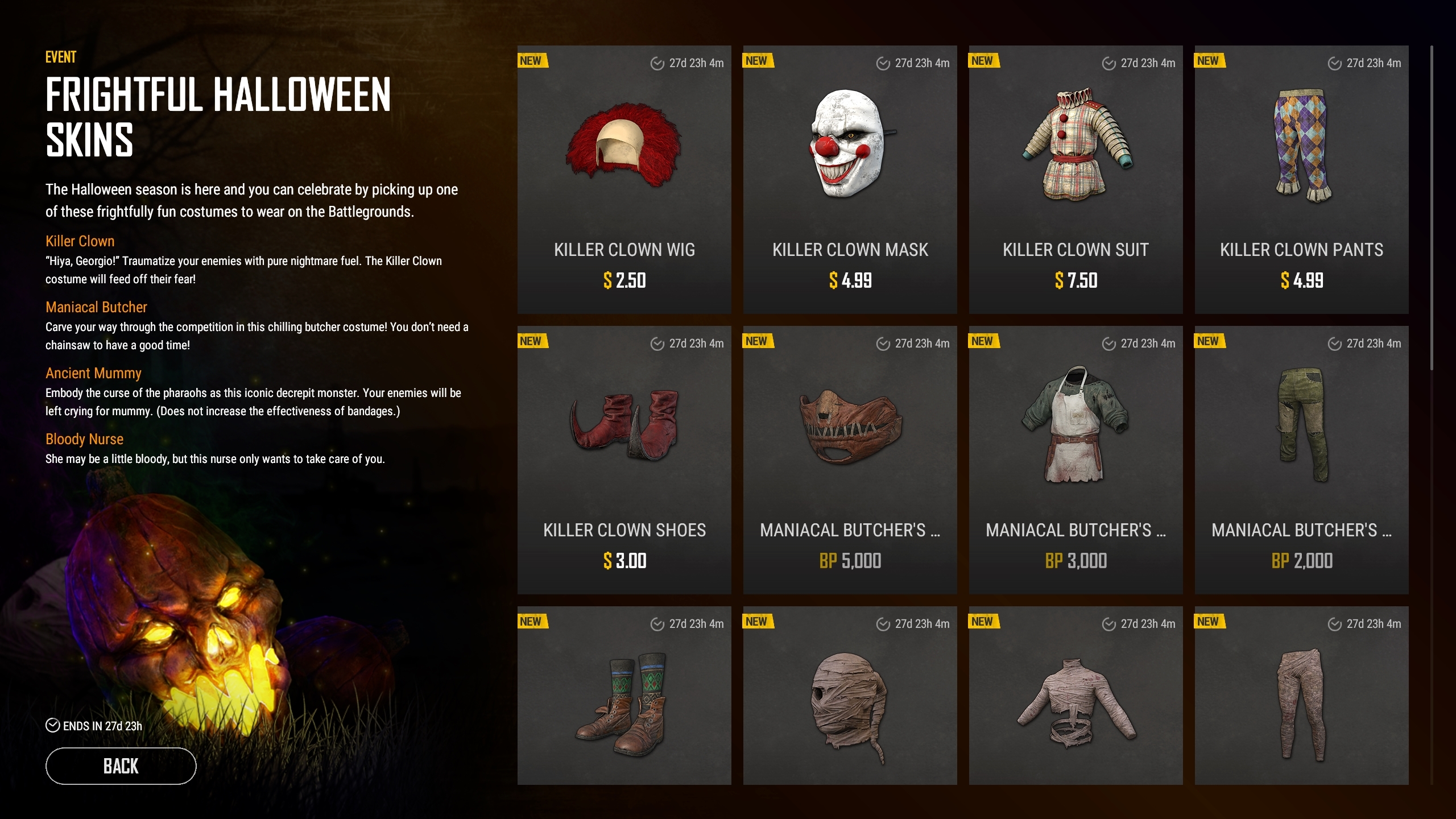View the Killer Clown Pants item

1301,179
